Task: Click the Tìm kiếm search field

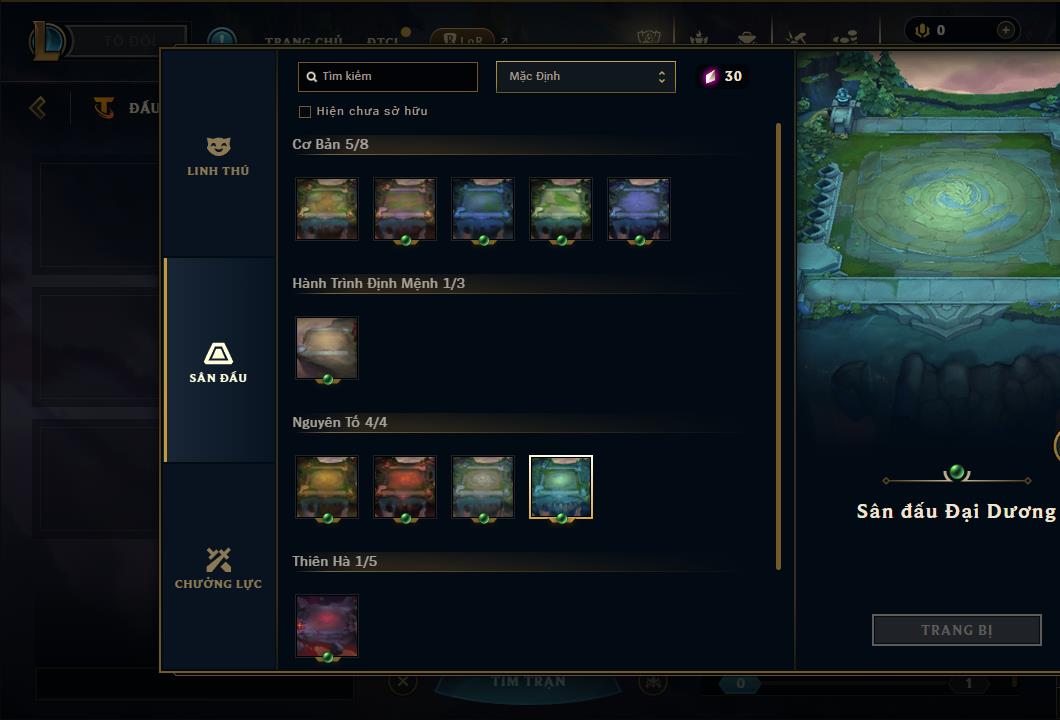Action: [x=388, y=76]
